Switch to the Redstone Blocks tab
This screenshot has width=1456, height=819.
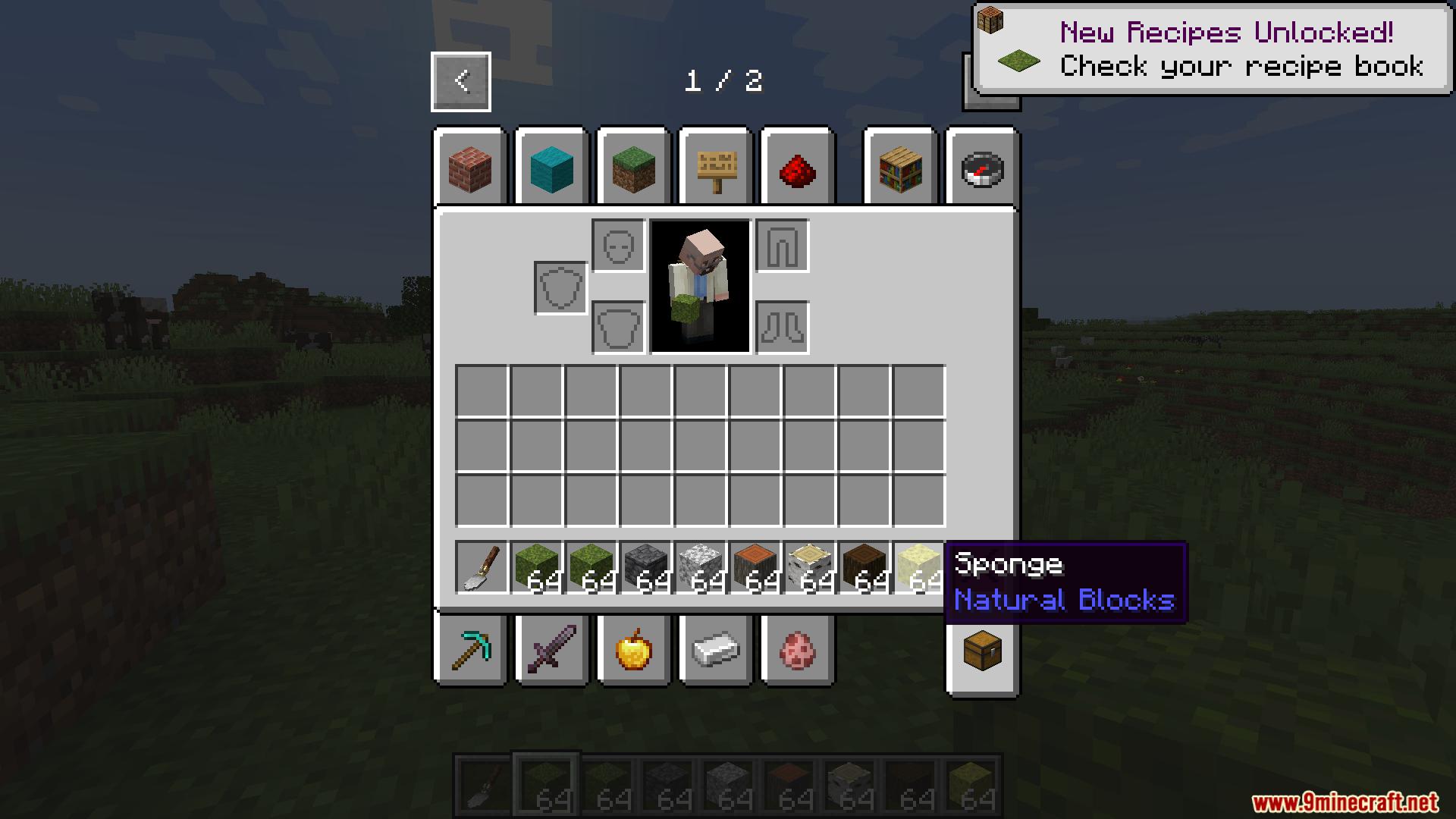[x=797, y=168]
